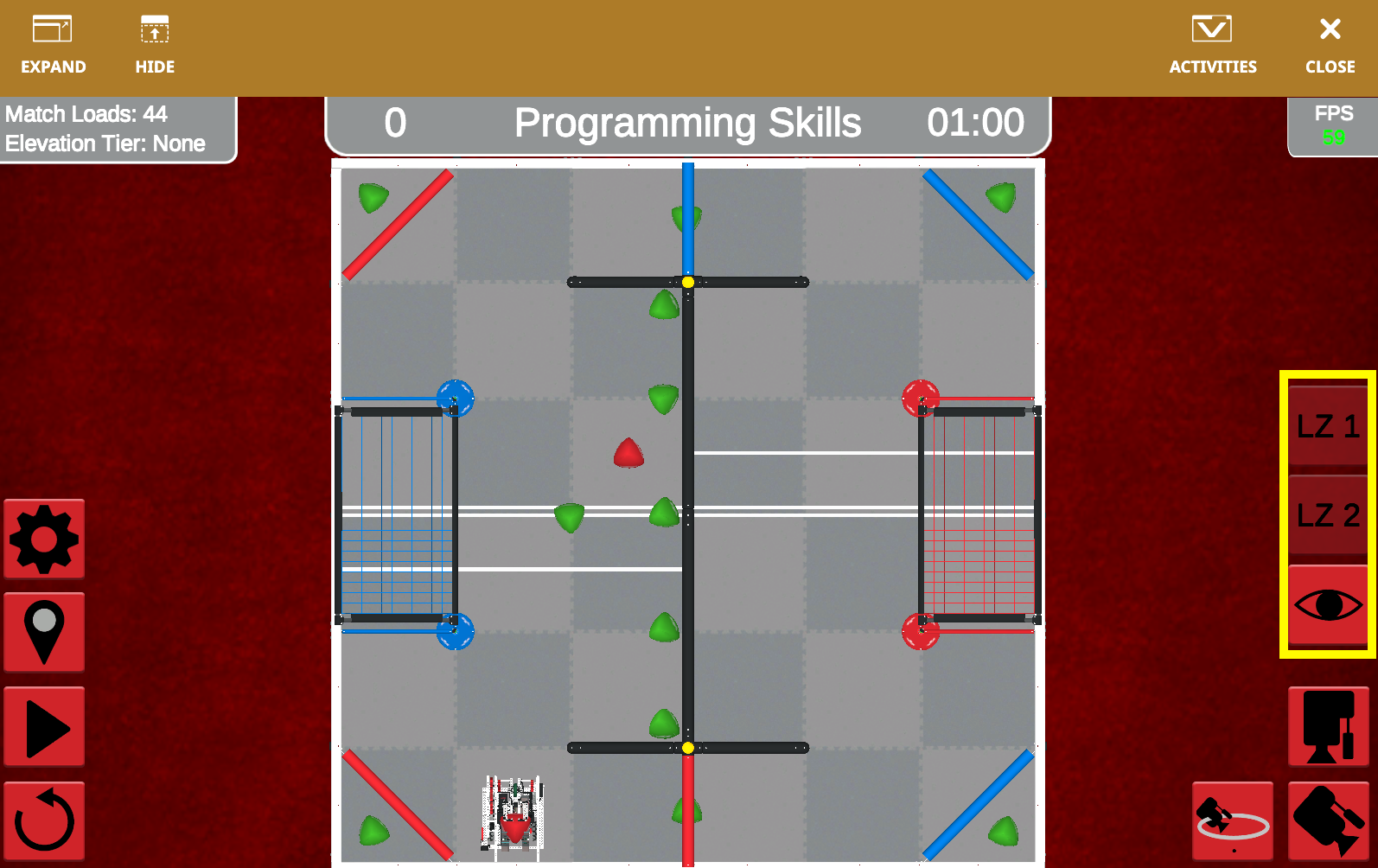The image size is (1378, 868).
Task: Reset the field with the restart icon
Action: click(43, 819)
